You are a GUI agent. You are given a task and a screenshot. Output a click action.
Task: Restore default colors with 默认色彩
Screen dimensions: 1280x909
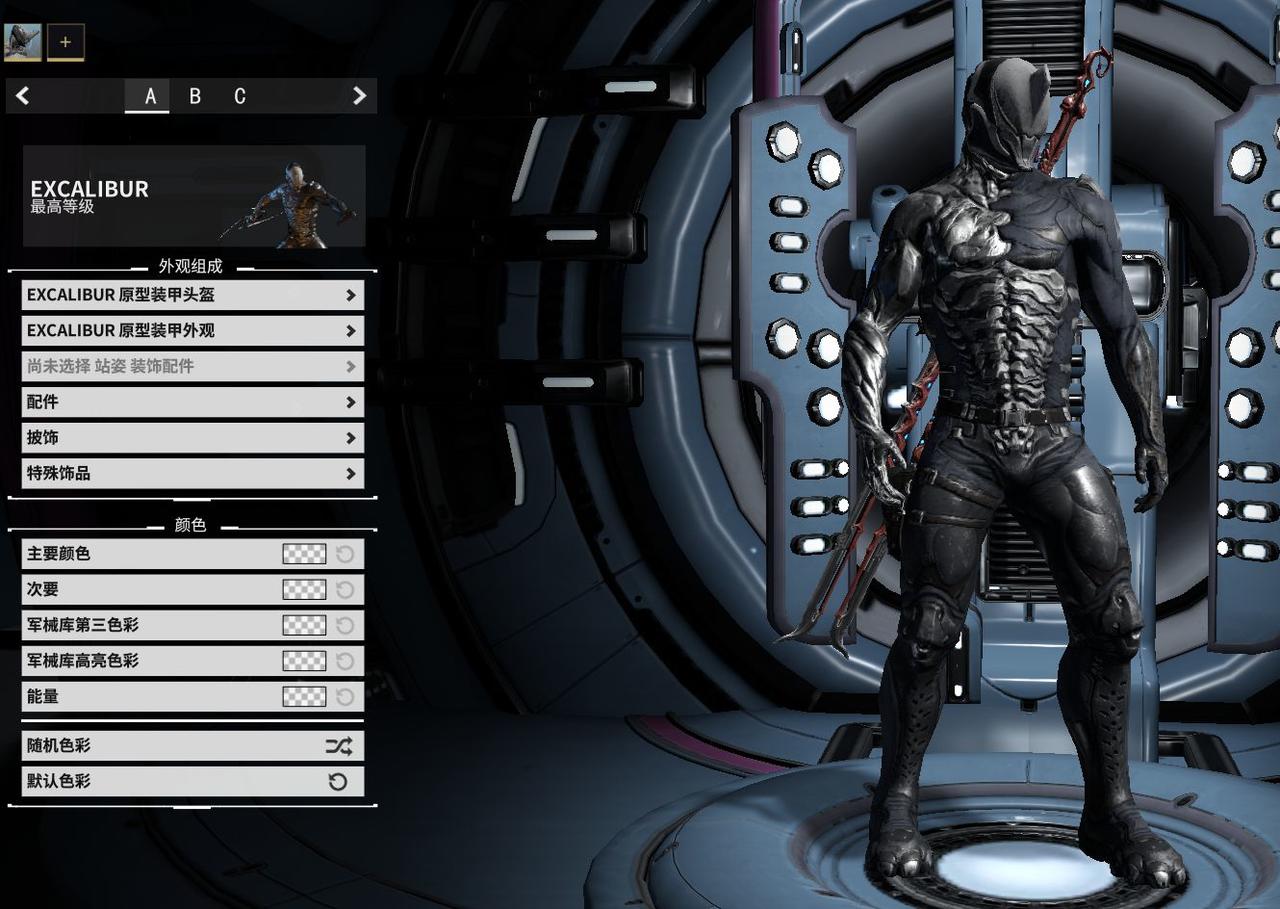[192, 782]
